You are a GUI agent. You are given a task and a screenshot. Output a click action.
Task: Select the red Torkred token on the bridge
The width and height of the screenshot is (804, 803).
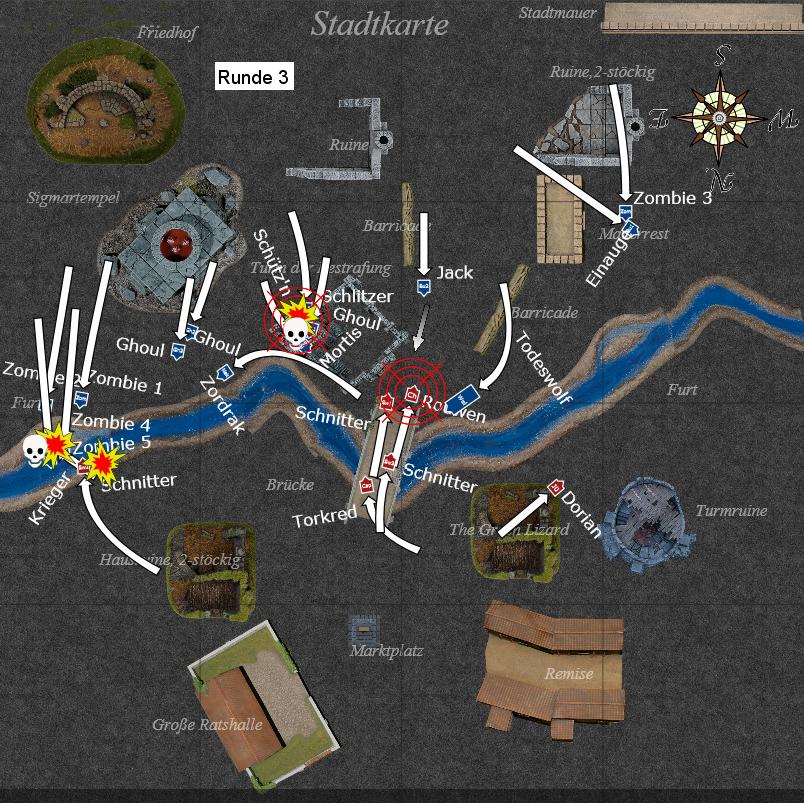point(367,485)
